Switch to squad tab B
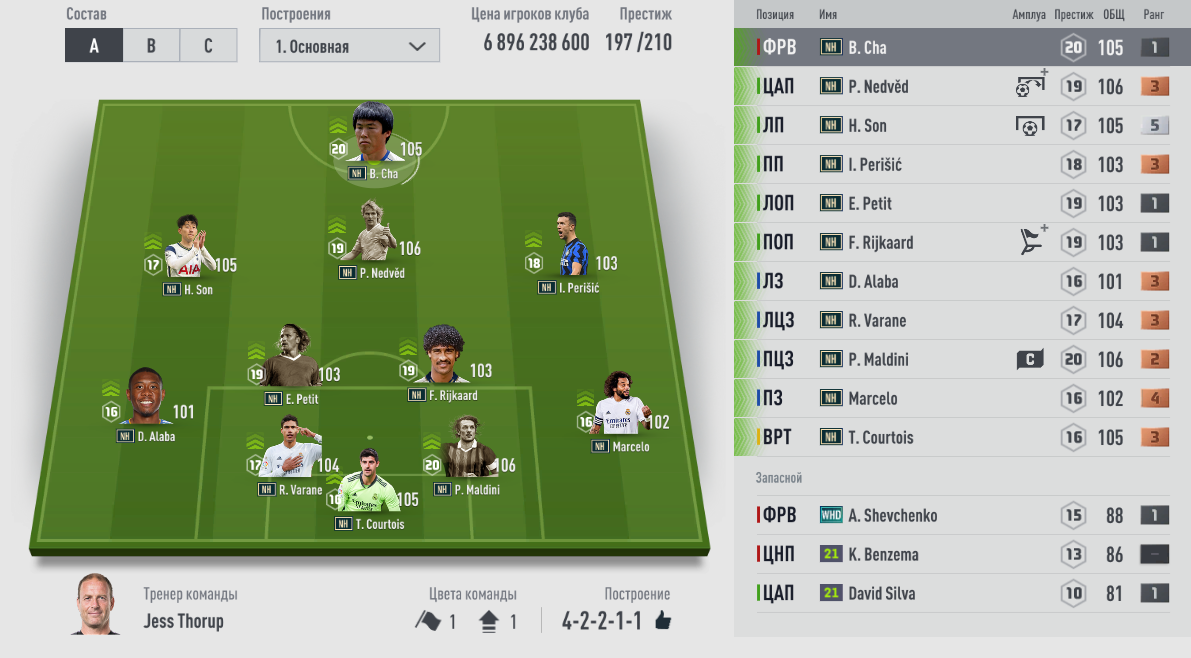The height and width of the screenshot is (658, 1191). click(151, 46)
